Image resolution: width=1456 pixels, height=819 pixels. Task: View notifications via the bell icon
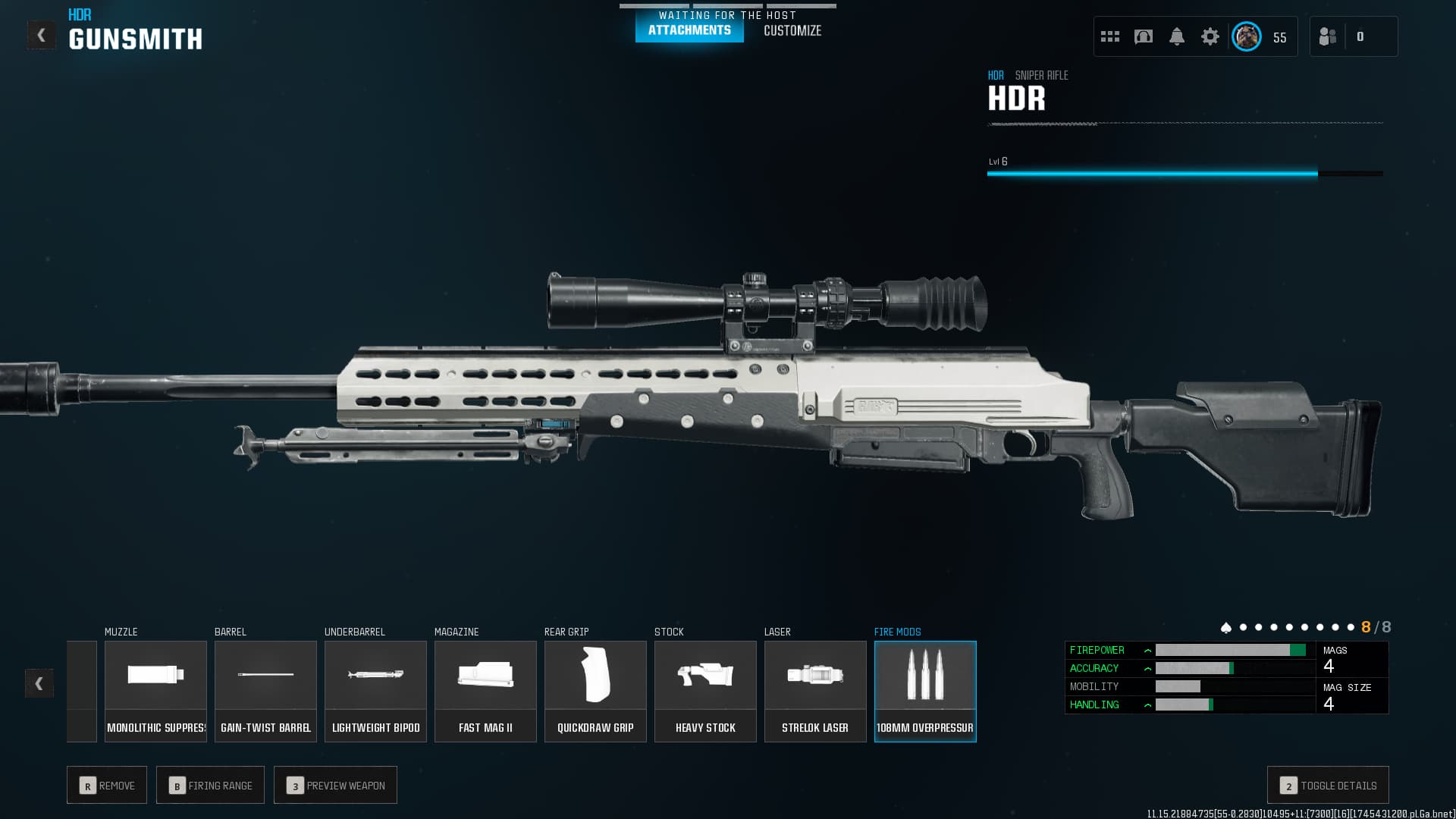(x=1178, y=36)
